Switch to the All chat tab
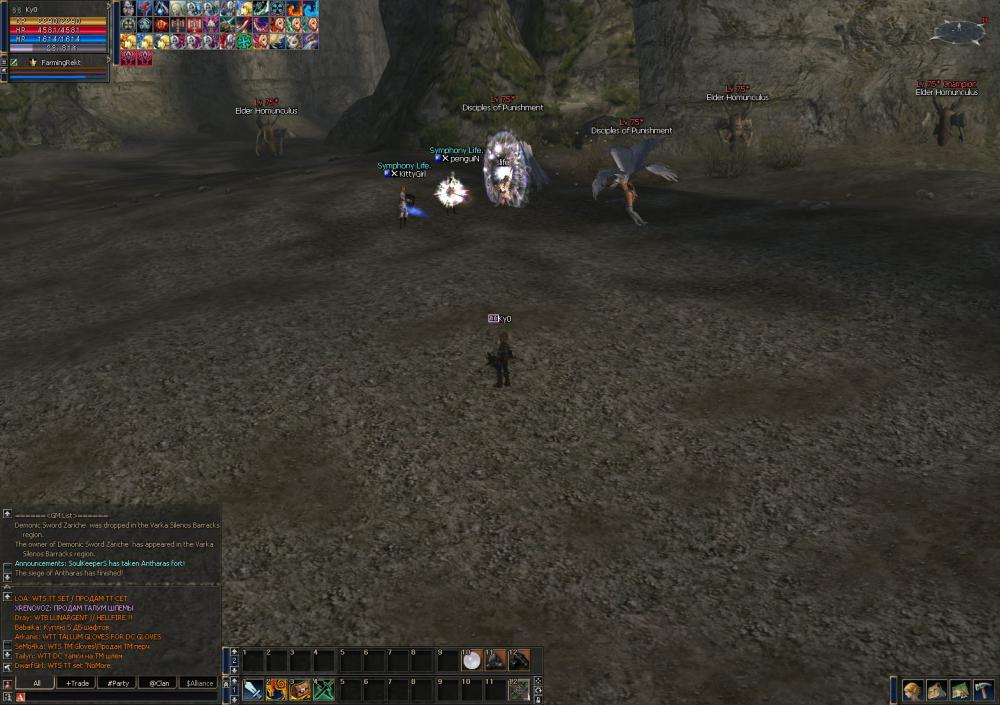 tap(36, 683)
